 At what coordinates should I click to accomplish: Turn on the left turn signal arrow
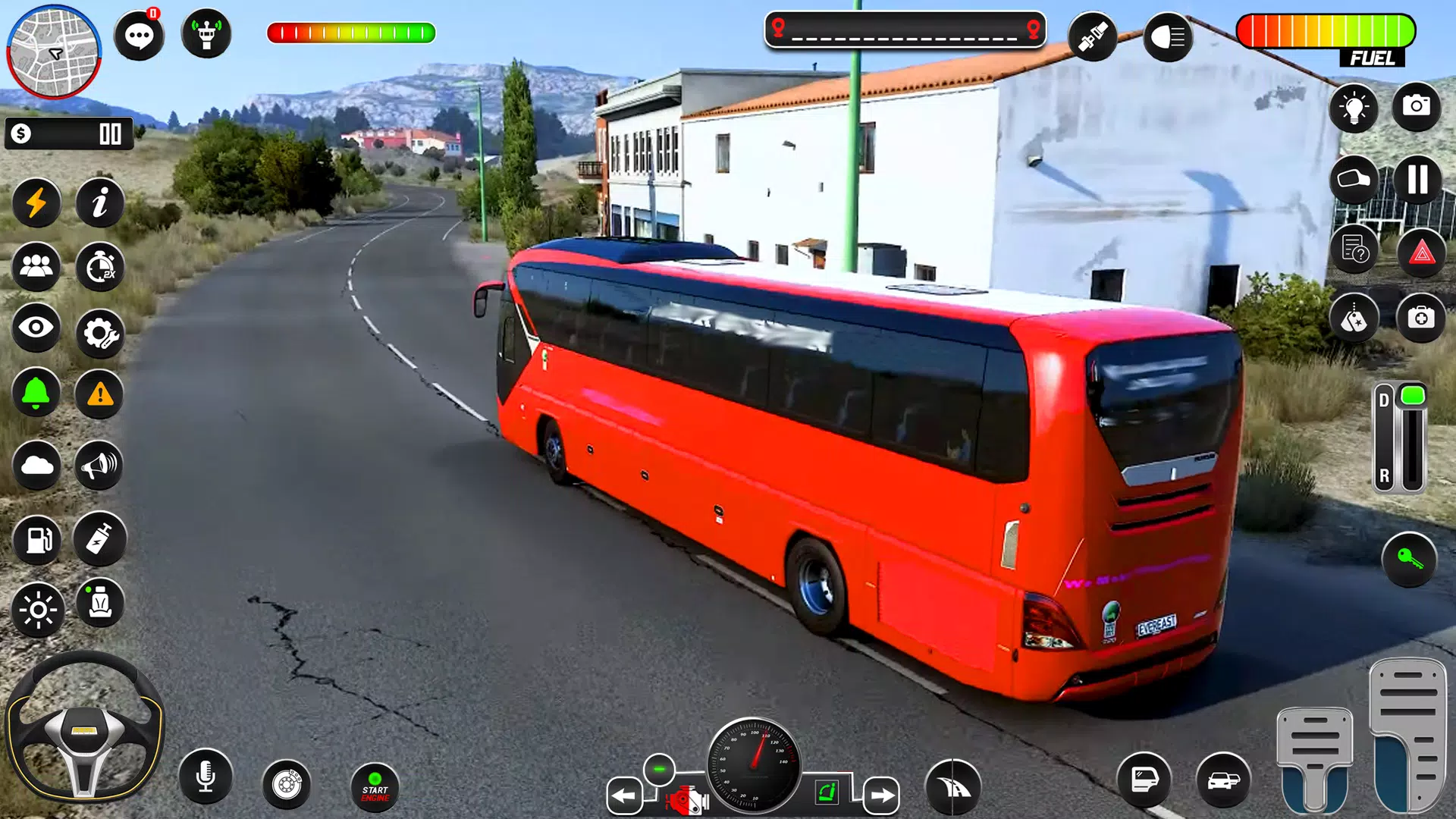pyautogui.click(x=624, y=795)
